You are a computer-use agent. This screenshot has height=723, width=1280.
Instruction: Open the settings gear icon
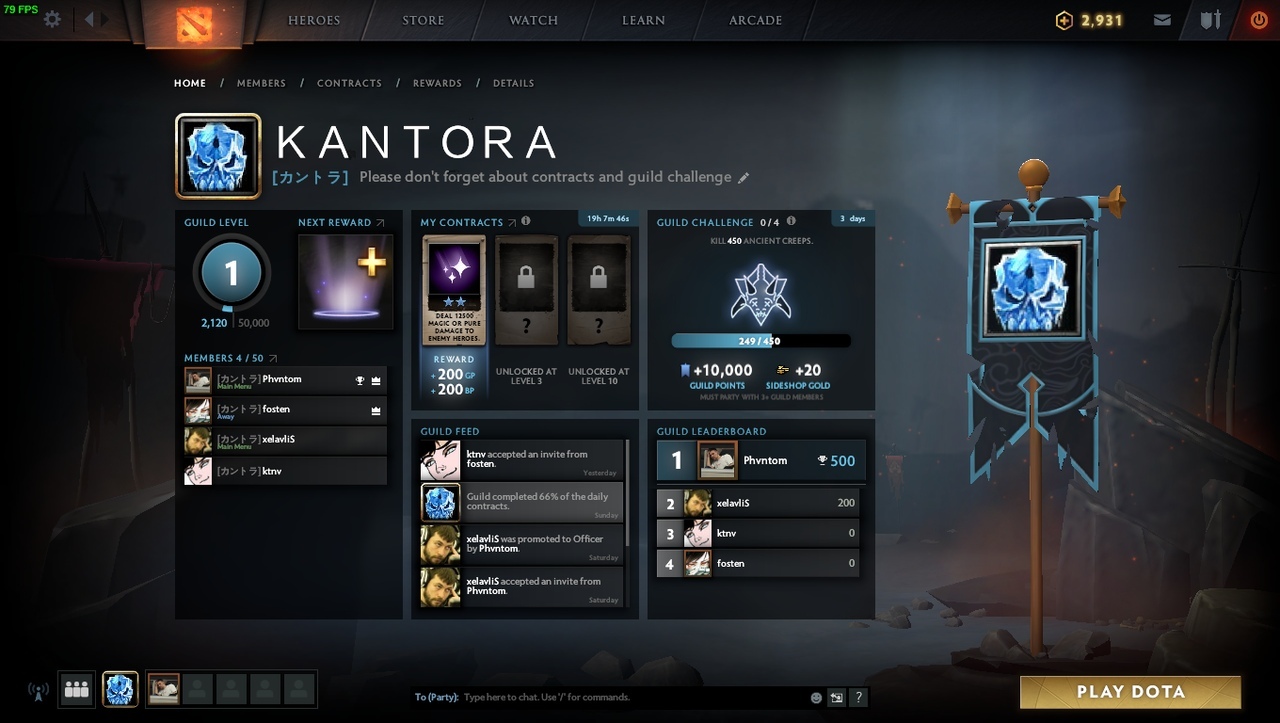52,20
